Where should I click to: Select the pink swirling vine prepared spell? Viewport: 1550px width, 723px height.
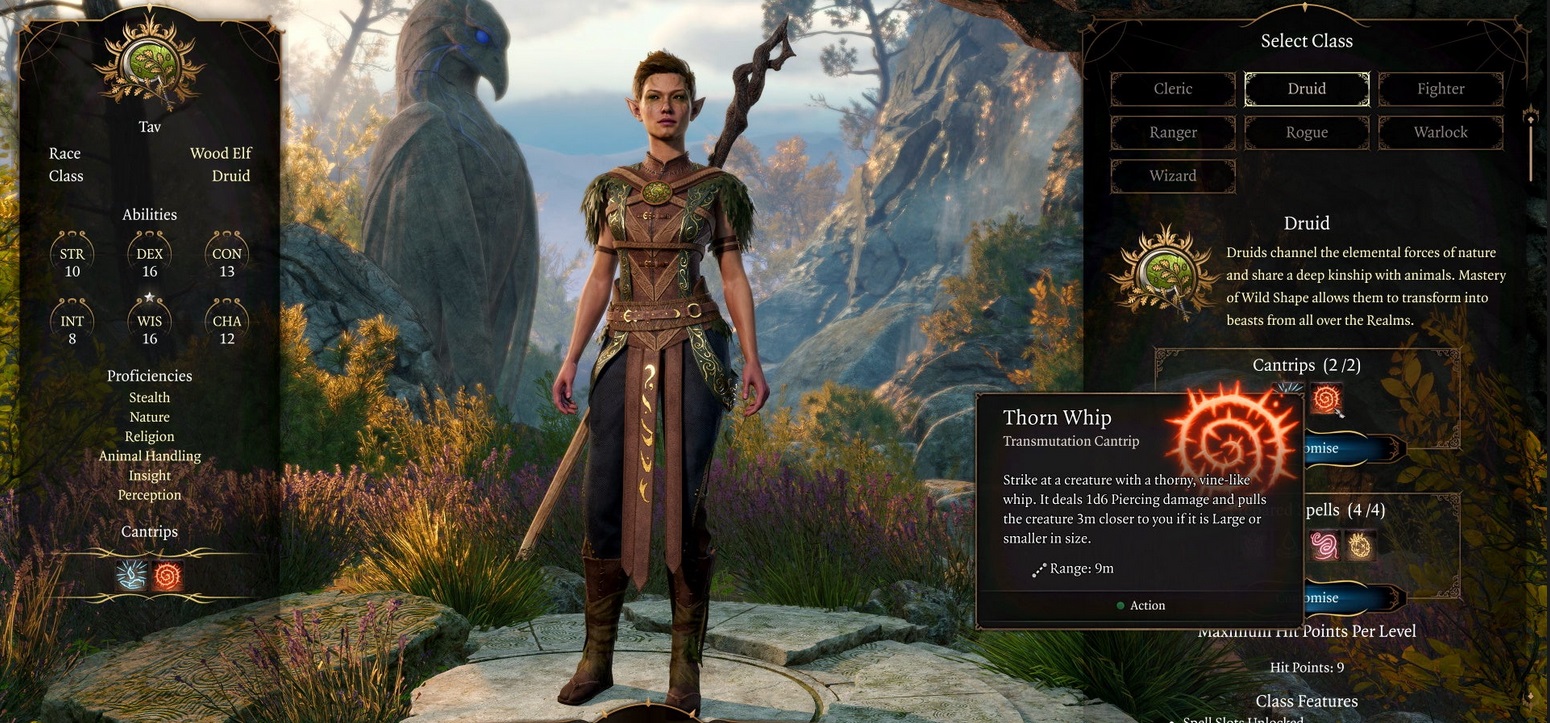[x=1324, y=545]
